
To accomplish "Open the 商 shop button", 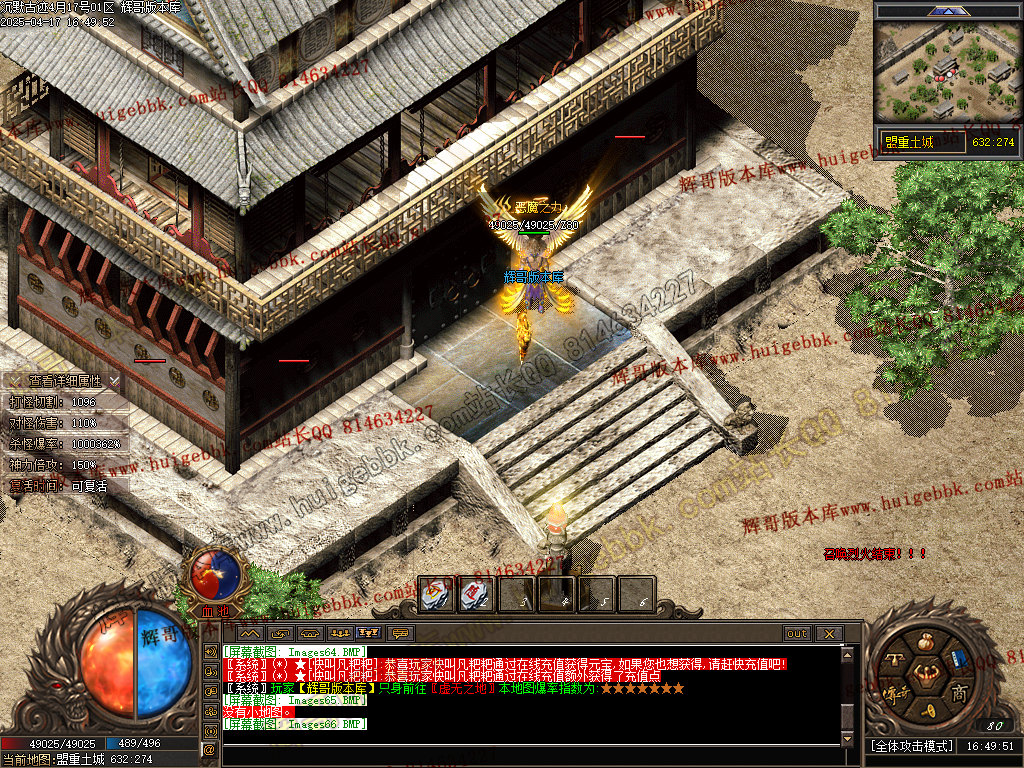I will click(959, 693).
